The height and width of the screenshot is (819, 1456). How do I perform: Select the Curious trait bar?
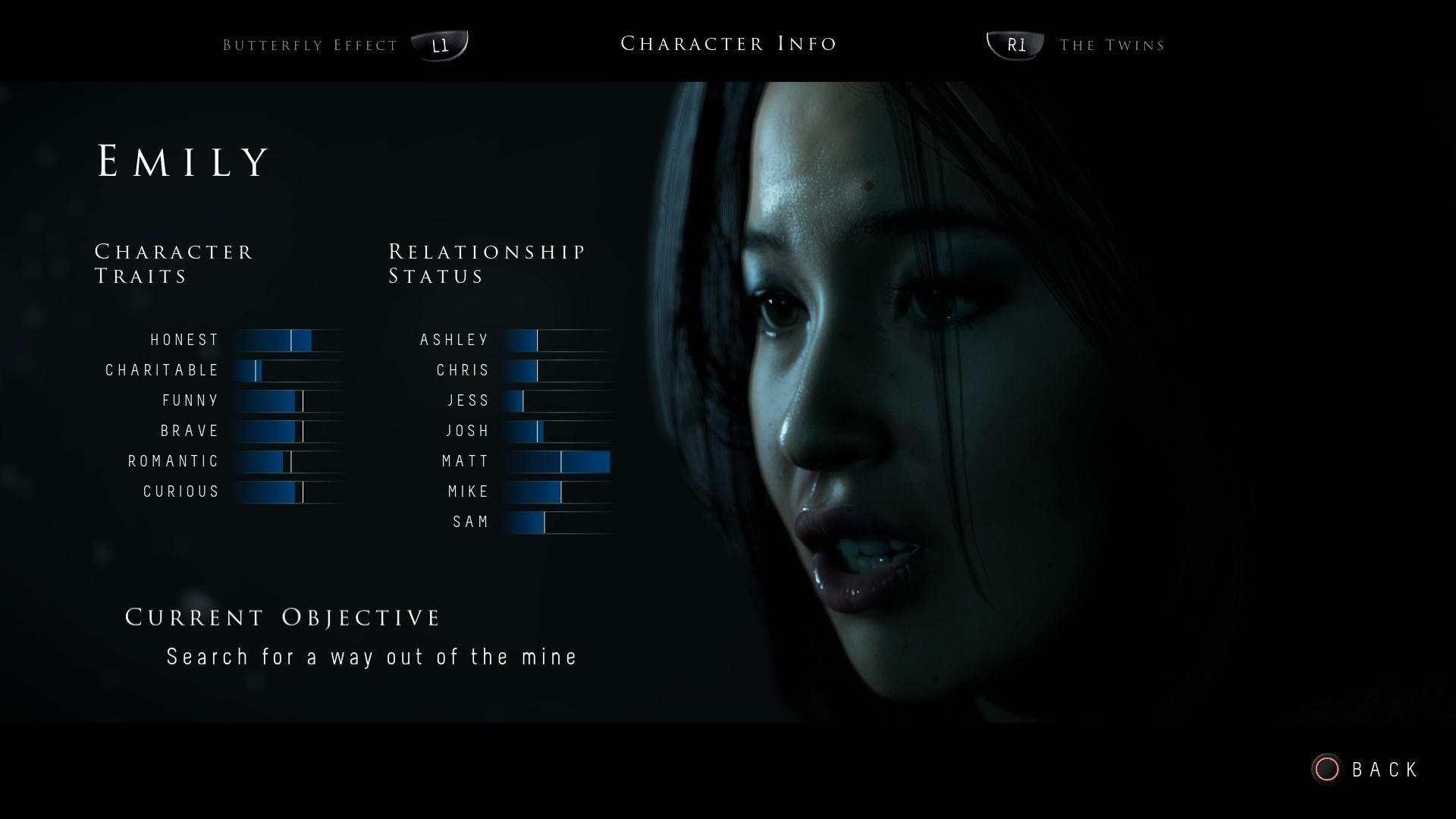coord(288,492)
